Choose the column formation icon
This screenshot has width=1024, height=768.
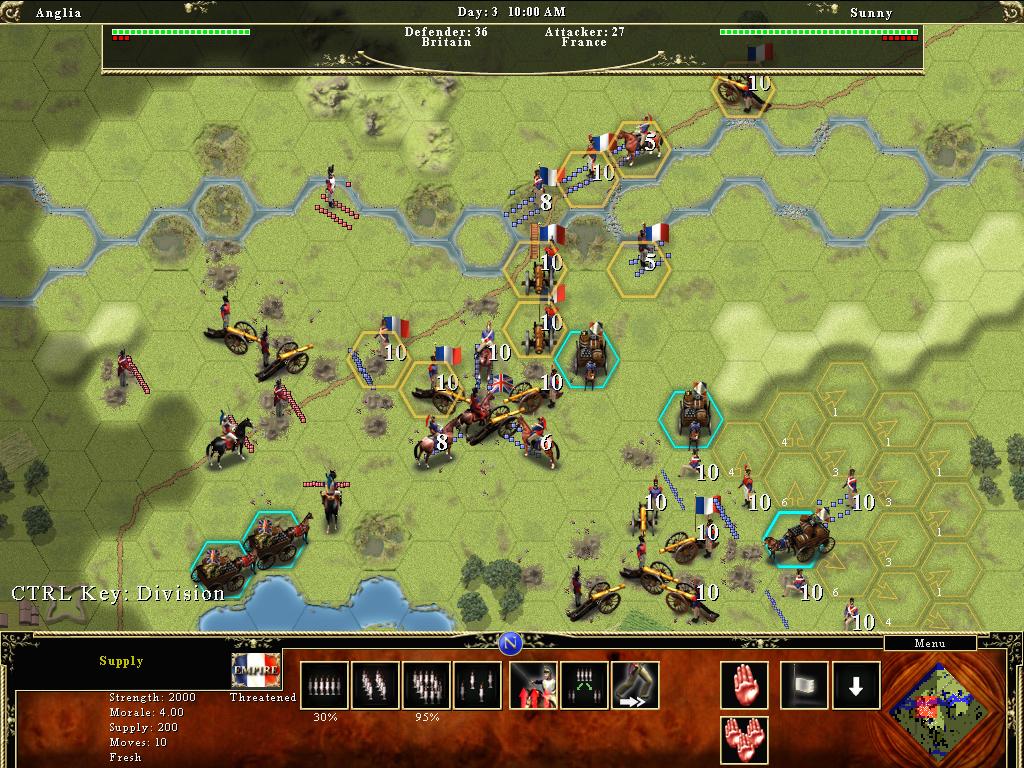375,685
